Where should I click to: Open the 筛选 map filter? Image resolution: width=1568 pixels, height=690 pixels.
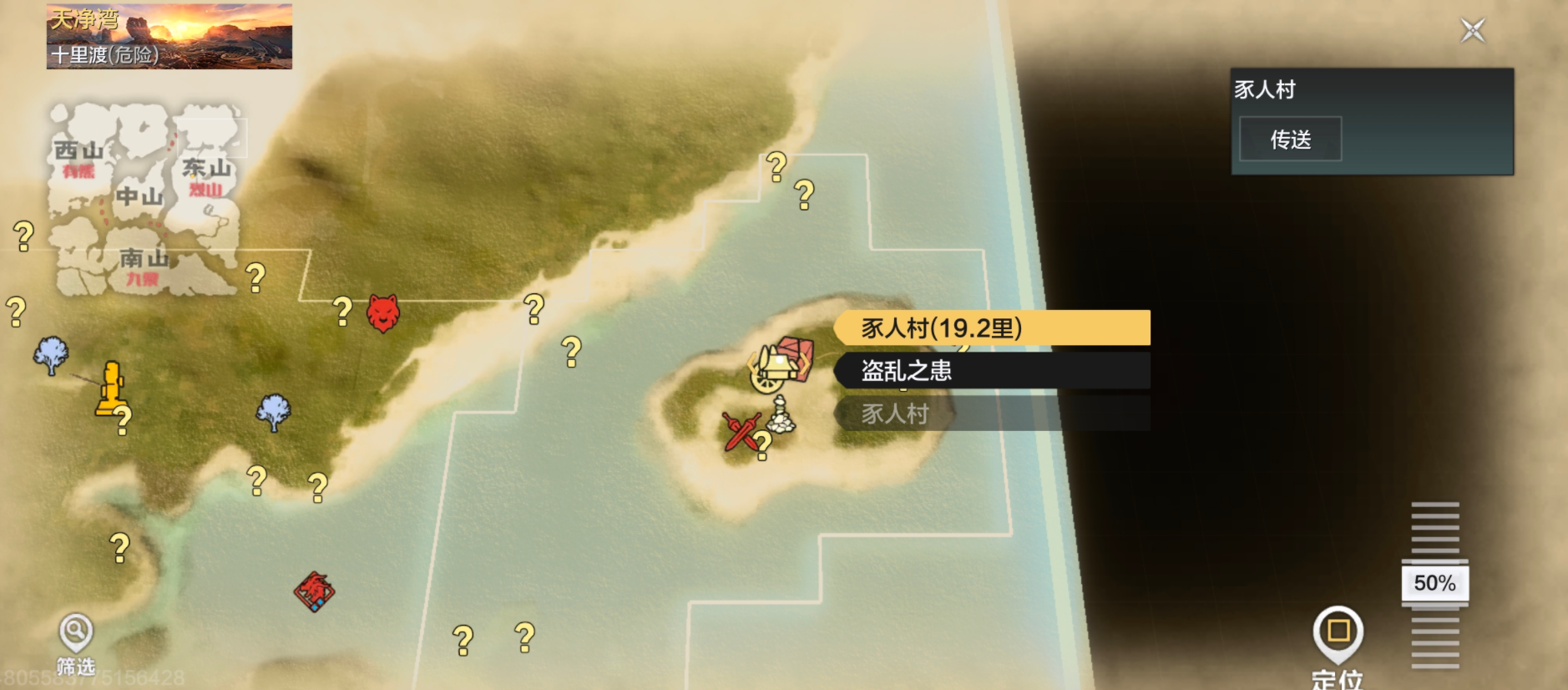click(x=75, y=642)
